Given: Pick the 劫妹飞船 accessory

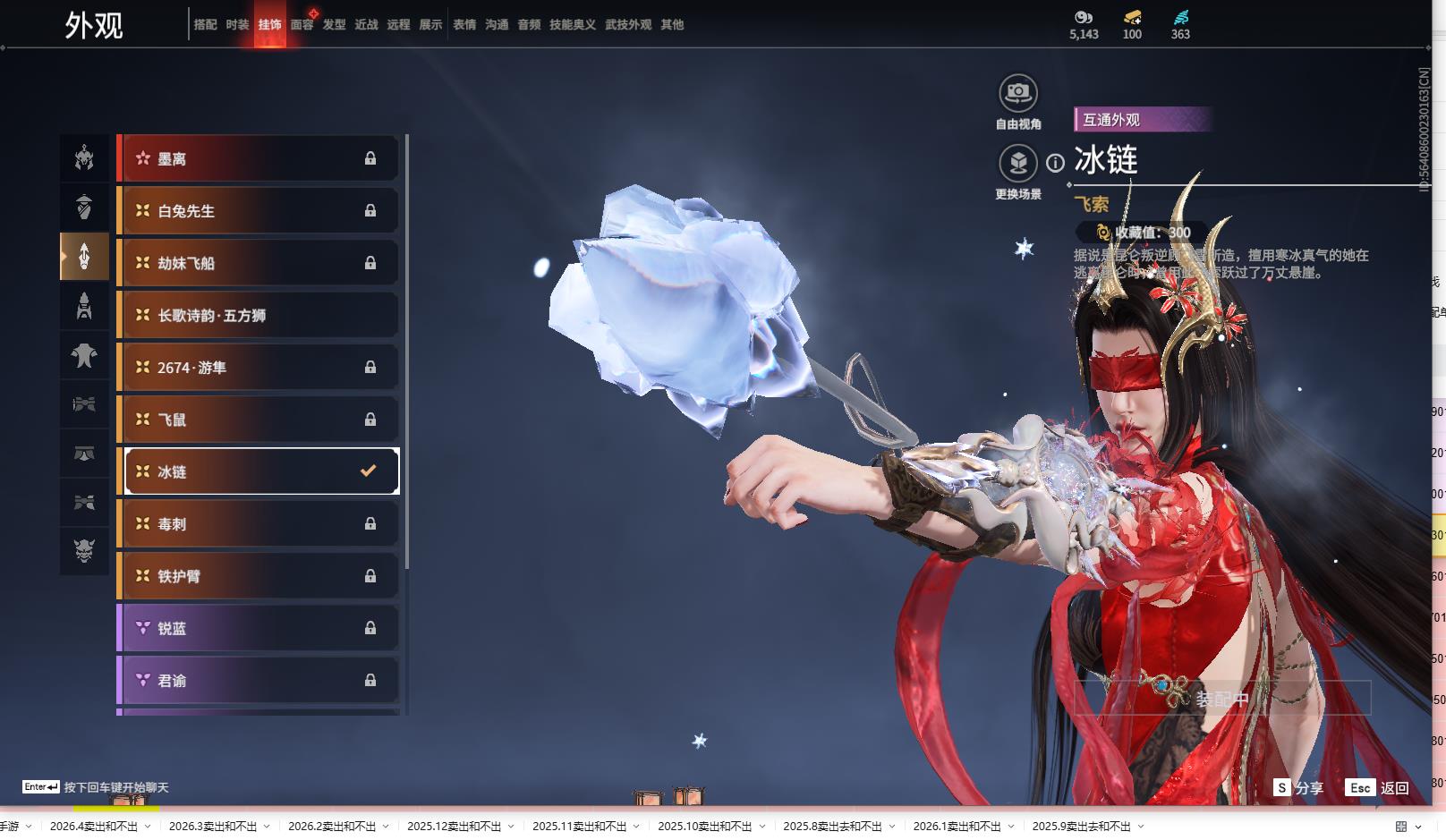Looking at the screenshot, I should point(258,263).
